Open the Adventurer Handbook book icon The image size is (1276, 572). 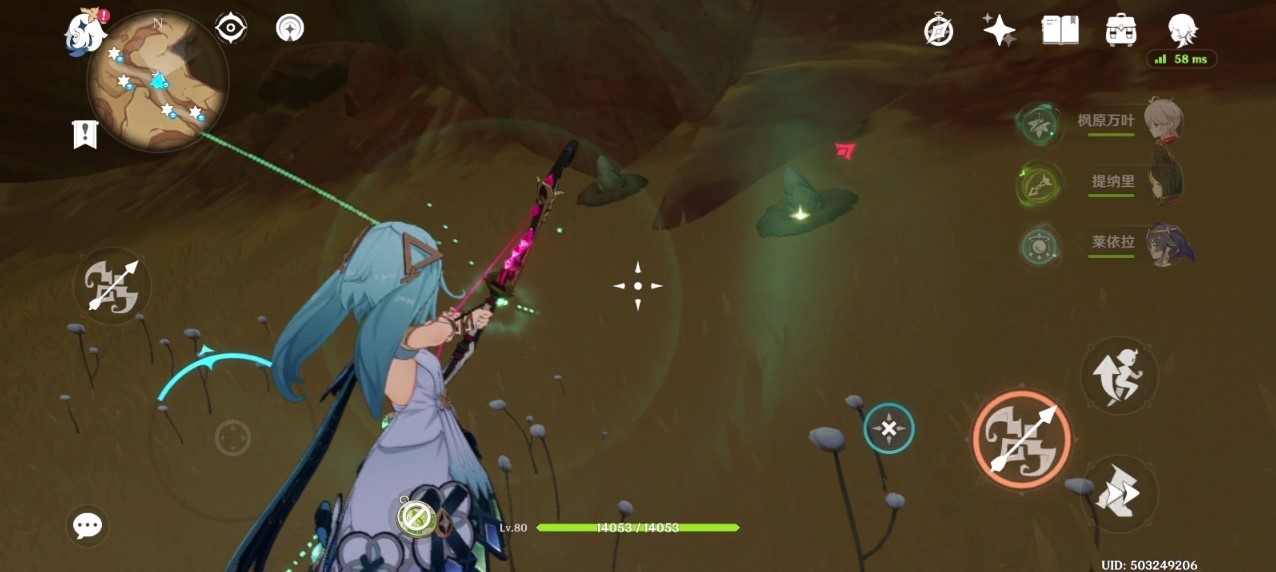1060,30
